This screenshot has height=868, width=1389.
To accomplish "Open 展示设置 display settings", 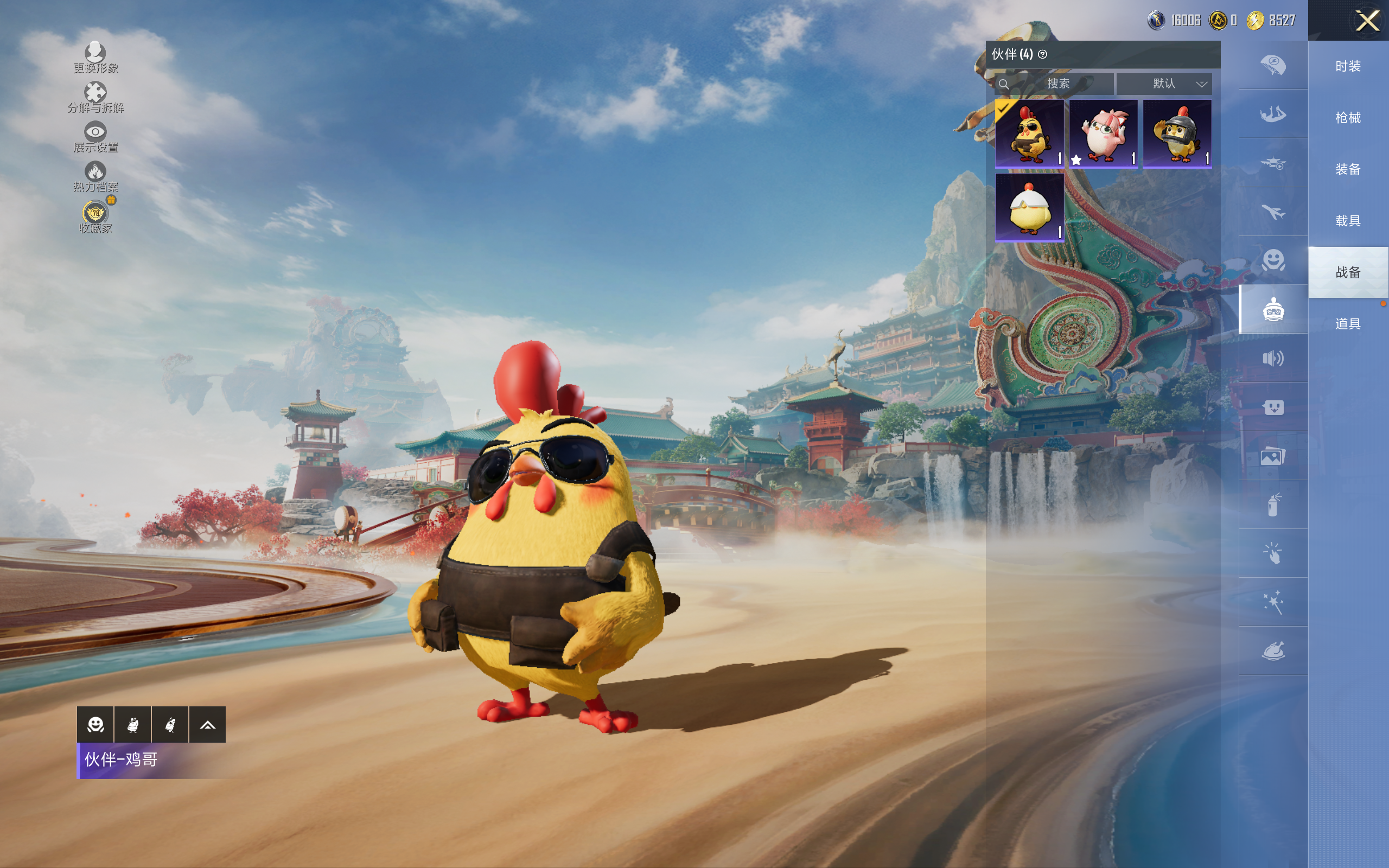I will (95, 137).
